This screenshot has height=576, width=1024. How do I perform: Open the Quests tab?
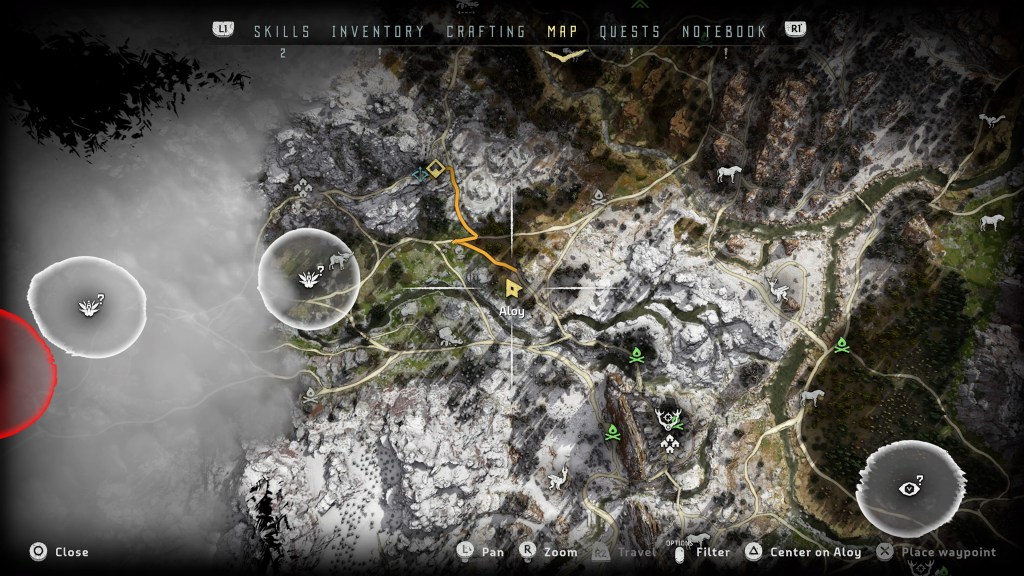click(630, 31)
